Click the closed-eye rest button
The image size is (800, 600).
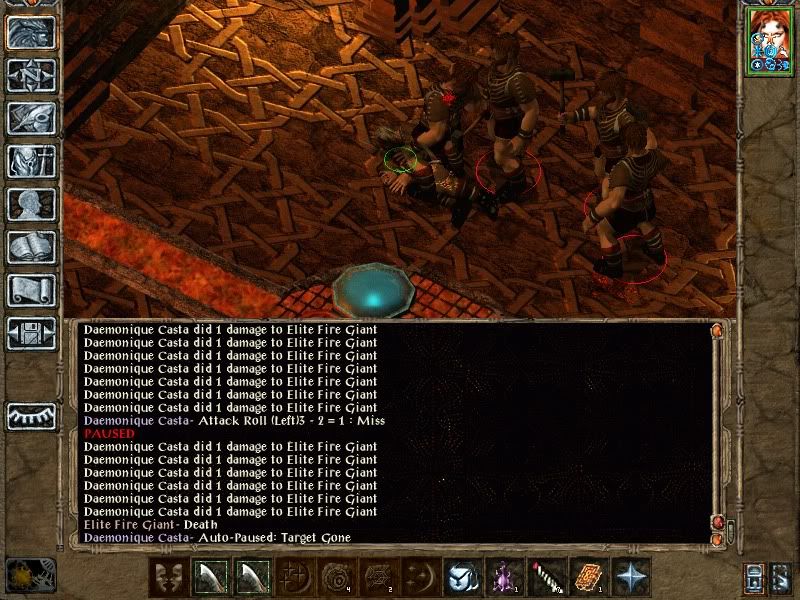pos(32,416)
